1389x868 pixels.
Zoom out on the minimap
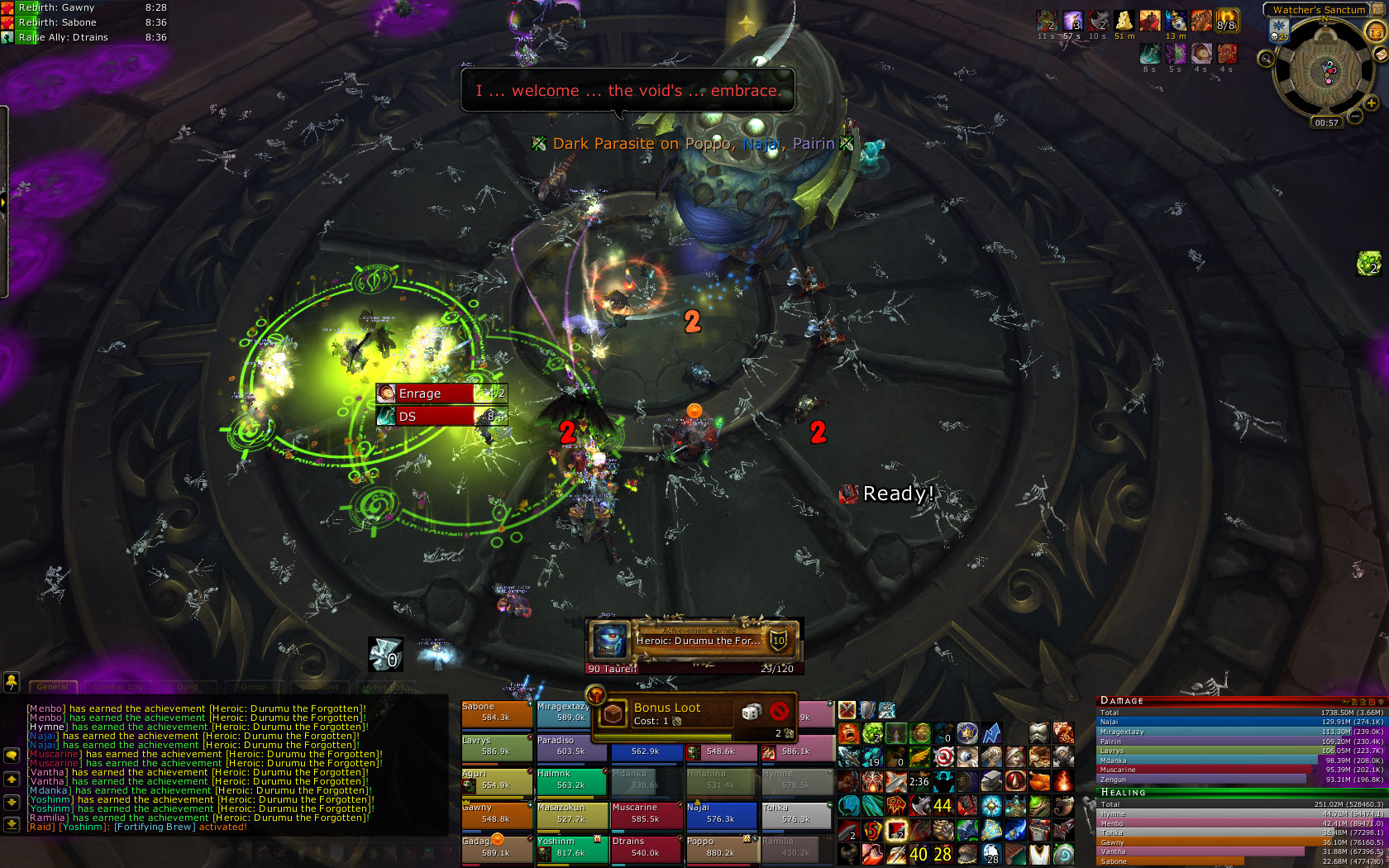tap(1355, 117)
